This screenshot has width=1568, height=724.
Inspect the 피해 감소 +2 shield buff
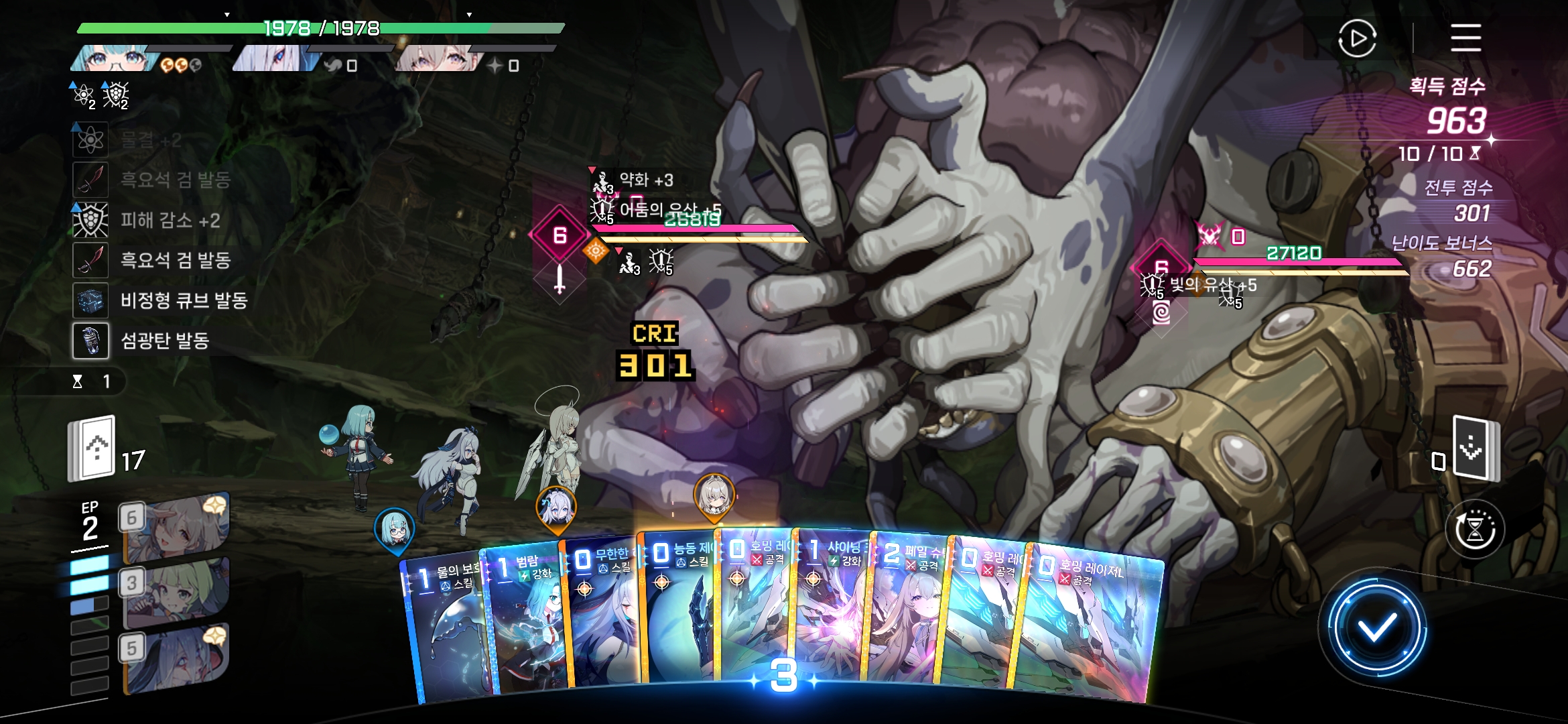170,220
